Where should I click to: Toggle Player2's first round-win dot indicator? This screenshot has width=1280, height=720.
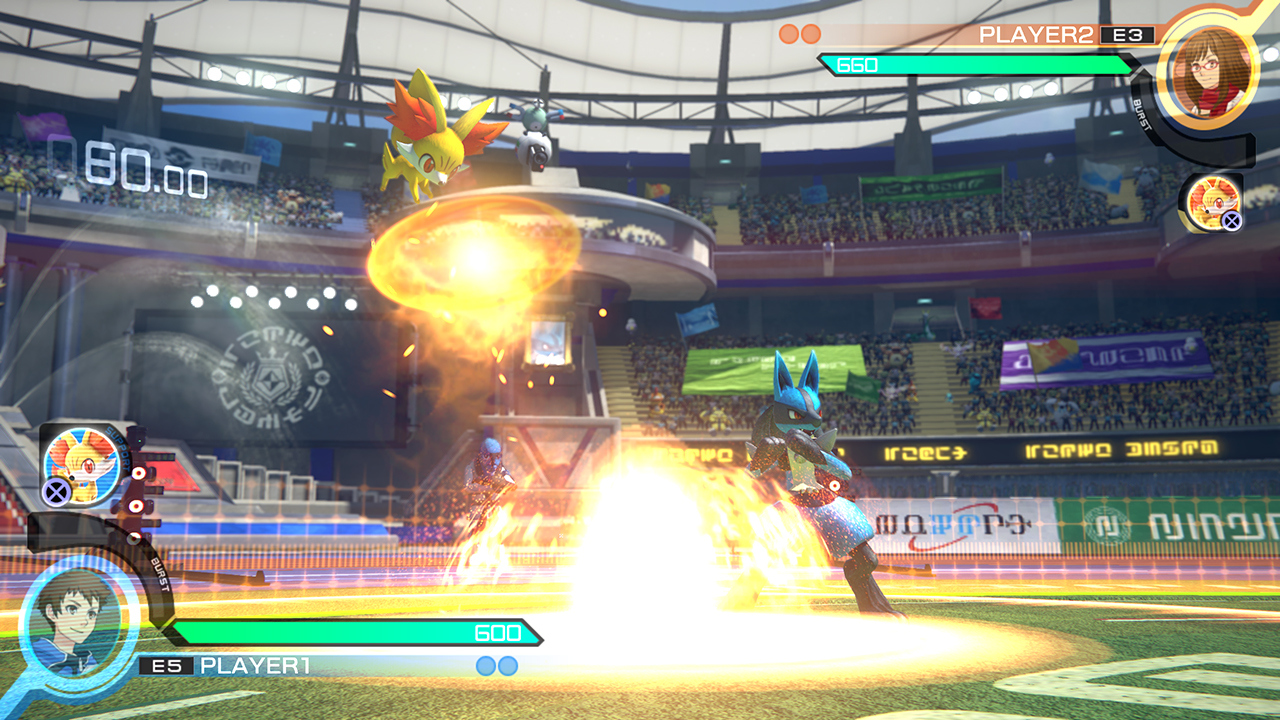pyautogui.click(x=789, y=33)
